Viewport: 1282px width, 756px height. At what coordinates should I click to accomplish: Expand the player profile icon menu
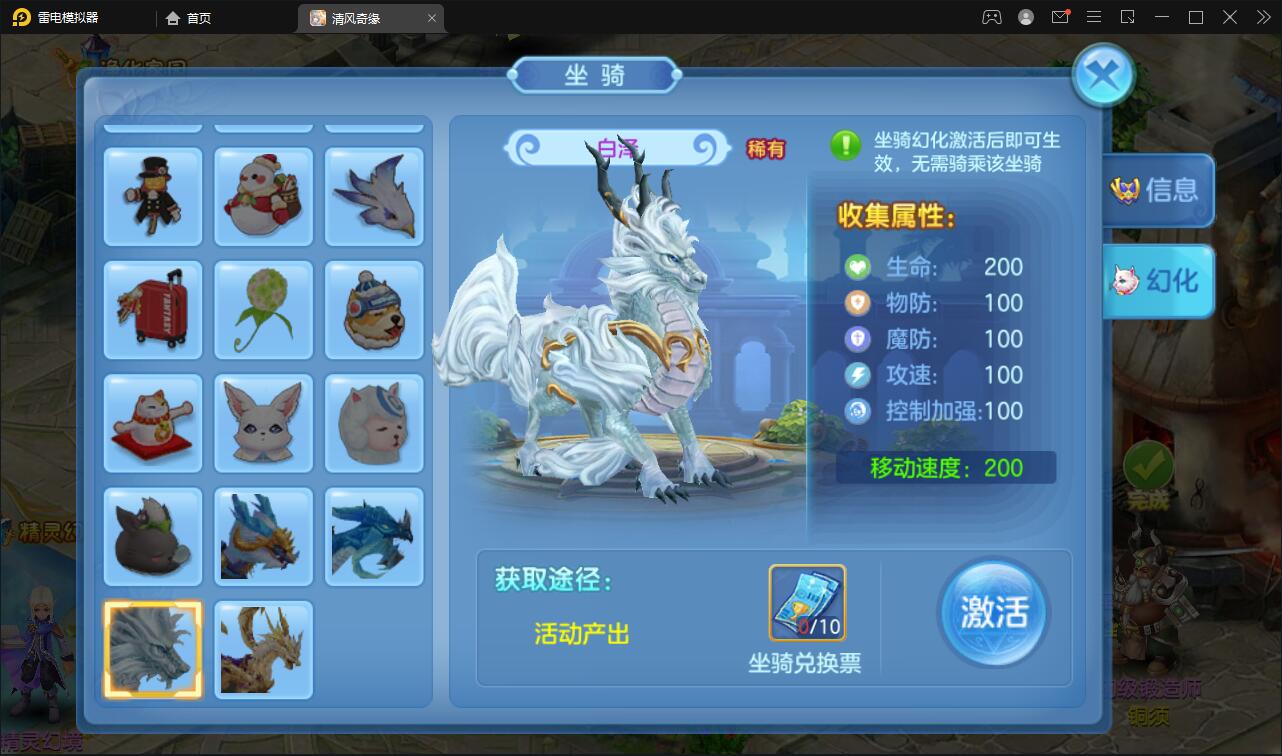point(1025,17)
